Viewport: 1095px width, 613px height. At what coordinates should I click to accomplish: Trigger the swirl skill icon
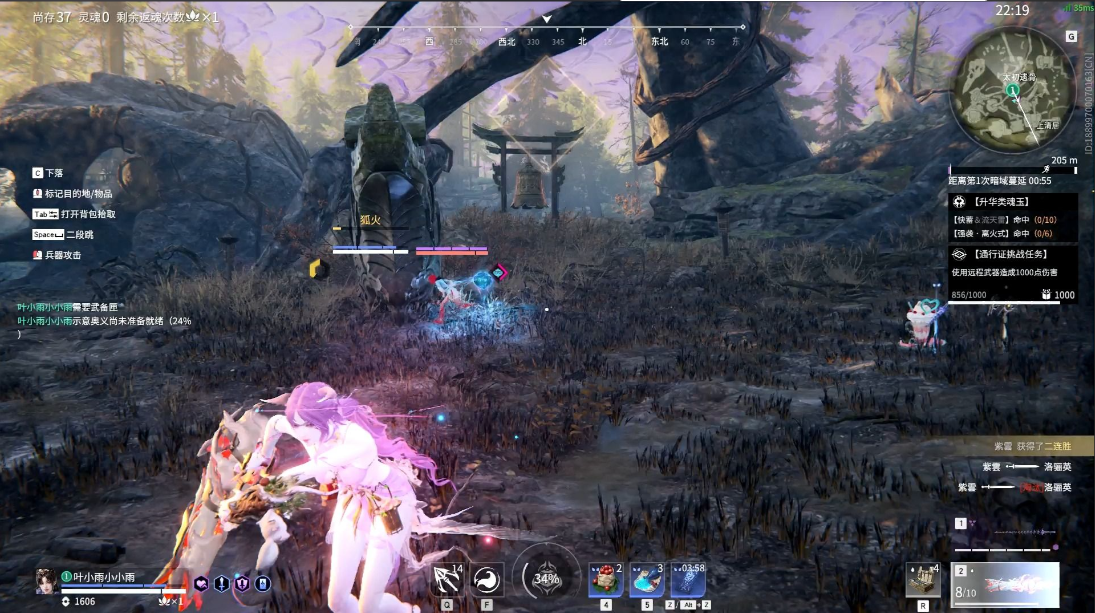pyautogui.click(x=487, y=580)
